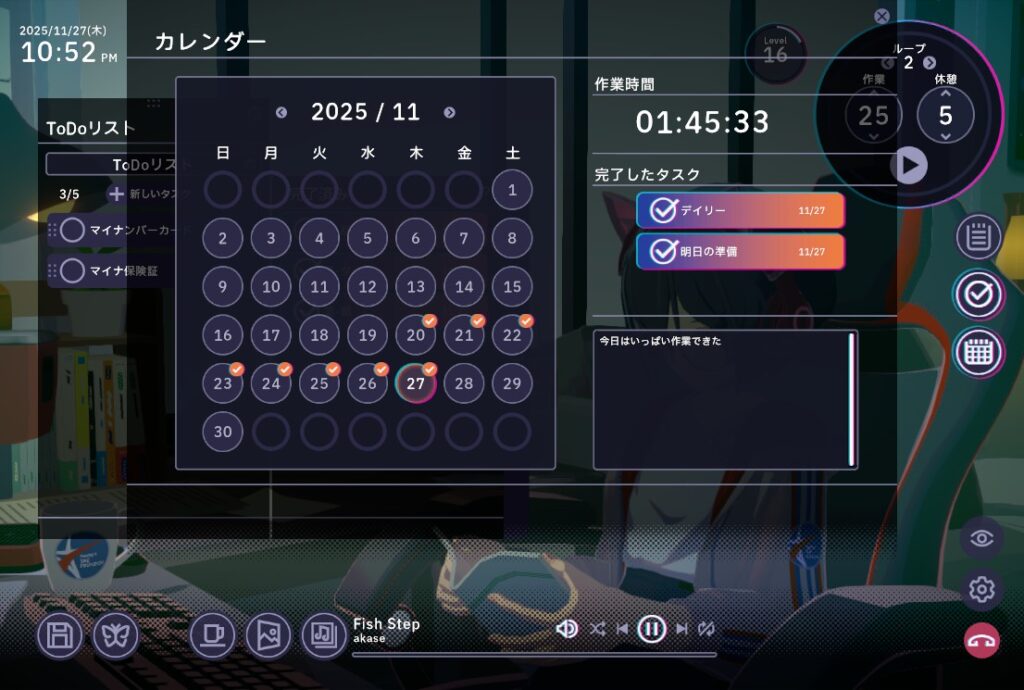Toggle the calendar icon on right sidebar
The height and width of the screenshot is (690, 1024).
pyautogui.click(x=978, y=351)
